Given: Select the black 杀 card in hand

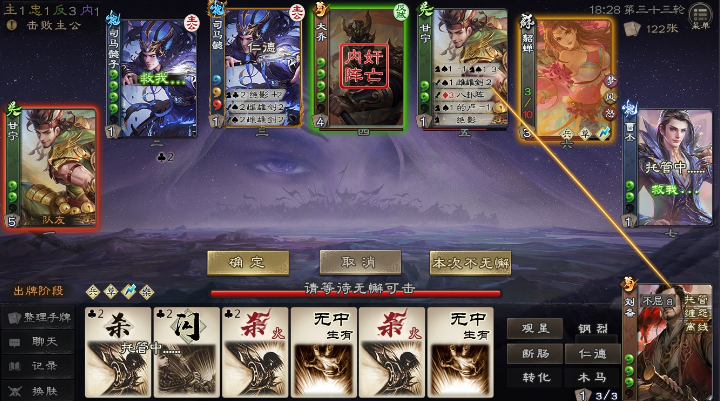Looking at the screenshot, I should tap(117, 352).
